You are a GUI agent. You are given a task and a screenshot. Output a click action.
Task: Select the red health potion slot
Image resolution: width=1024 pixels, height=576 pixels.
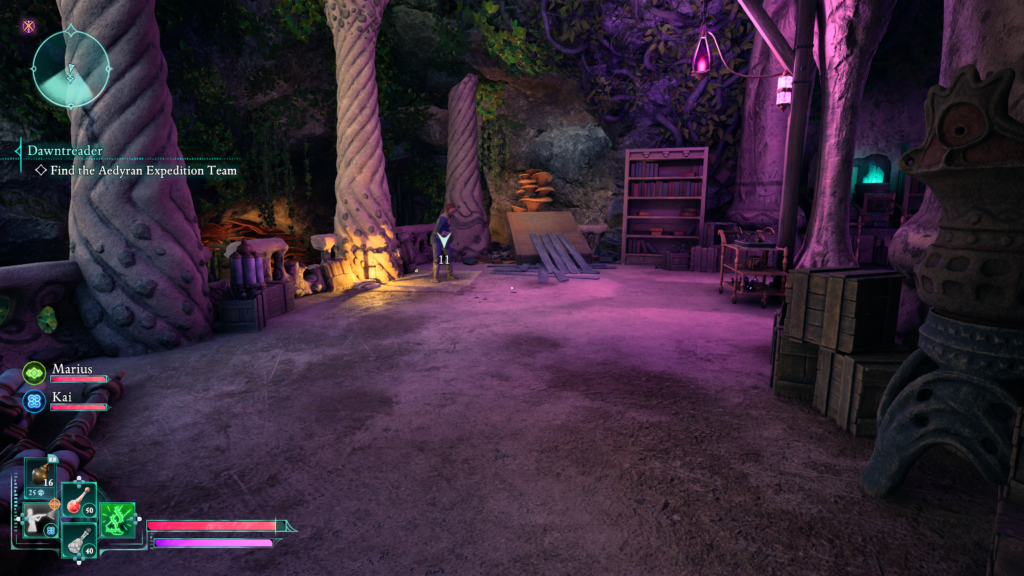[x=78, y=502]
